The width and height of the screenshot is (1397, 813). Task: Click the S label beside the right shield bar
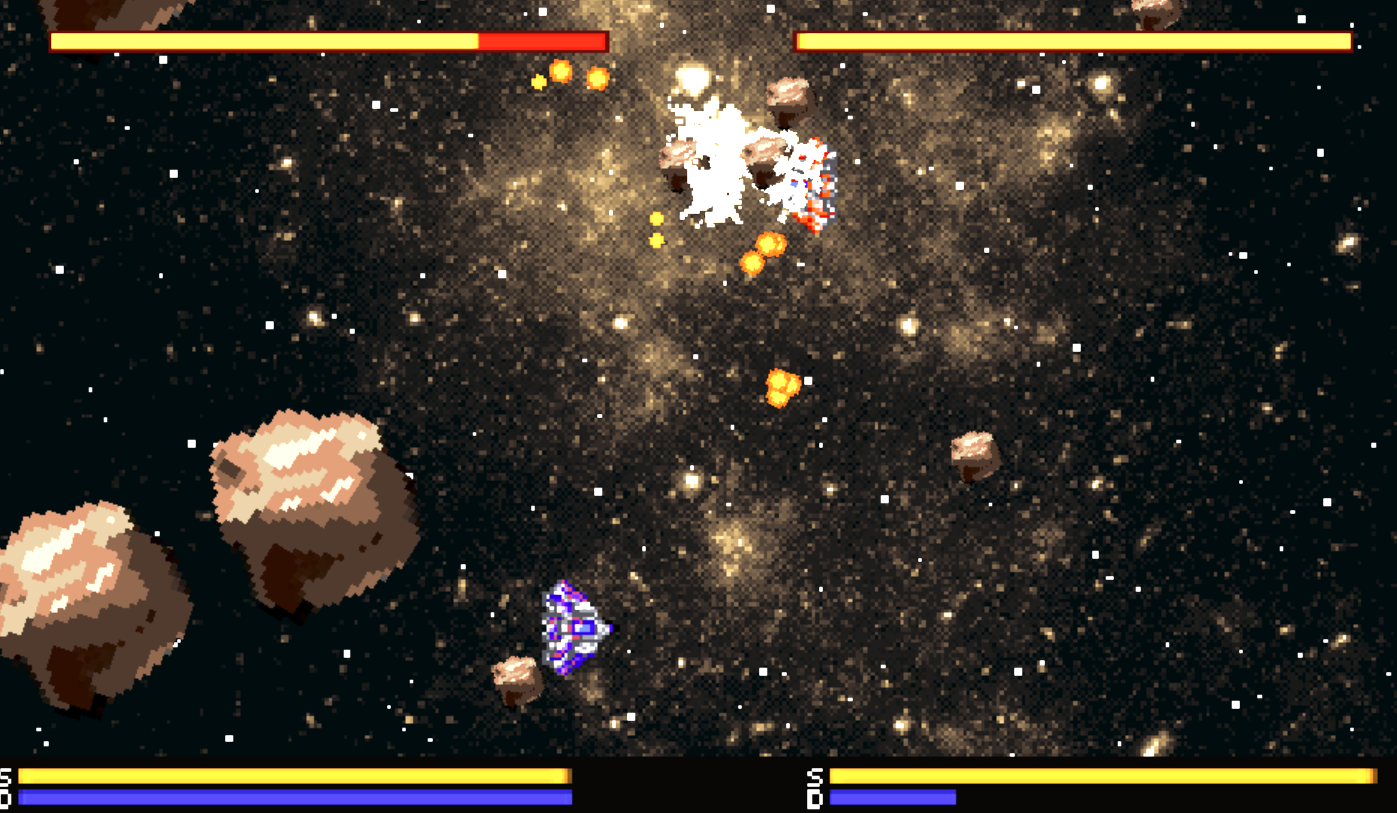pyautogui.click(x=813, y=776)
